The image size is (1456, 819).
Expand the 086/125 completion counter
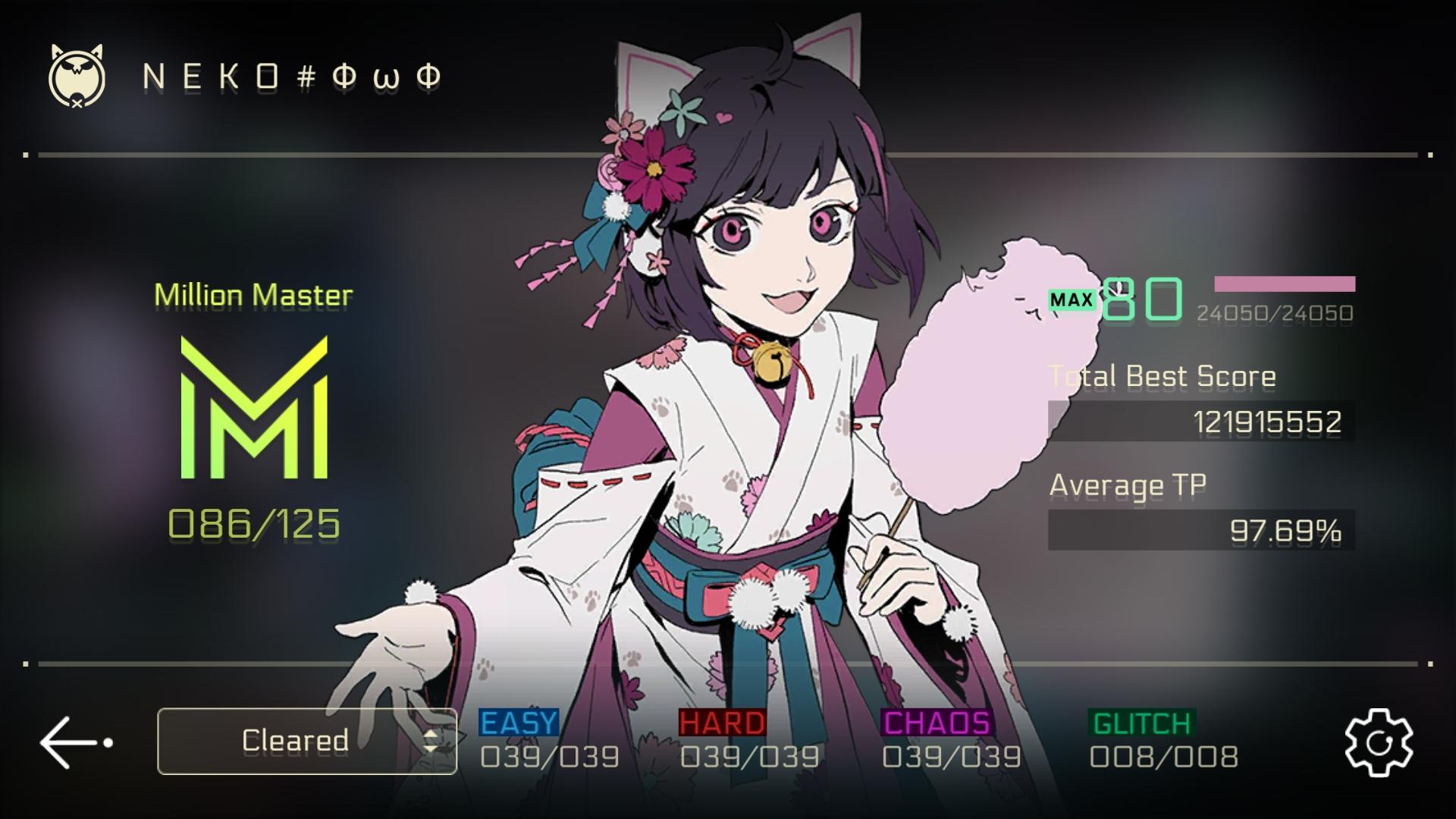[253, 519]
